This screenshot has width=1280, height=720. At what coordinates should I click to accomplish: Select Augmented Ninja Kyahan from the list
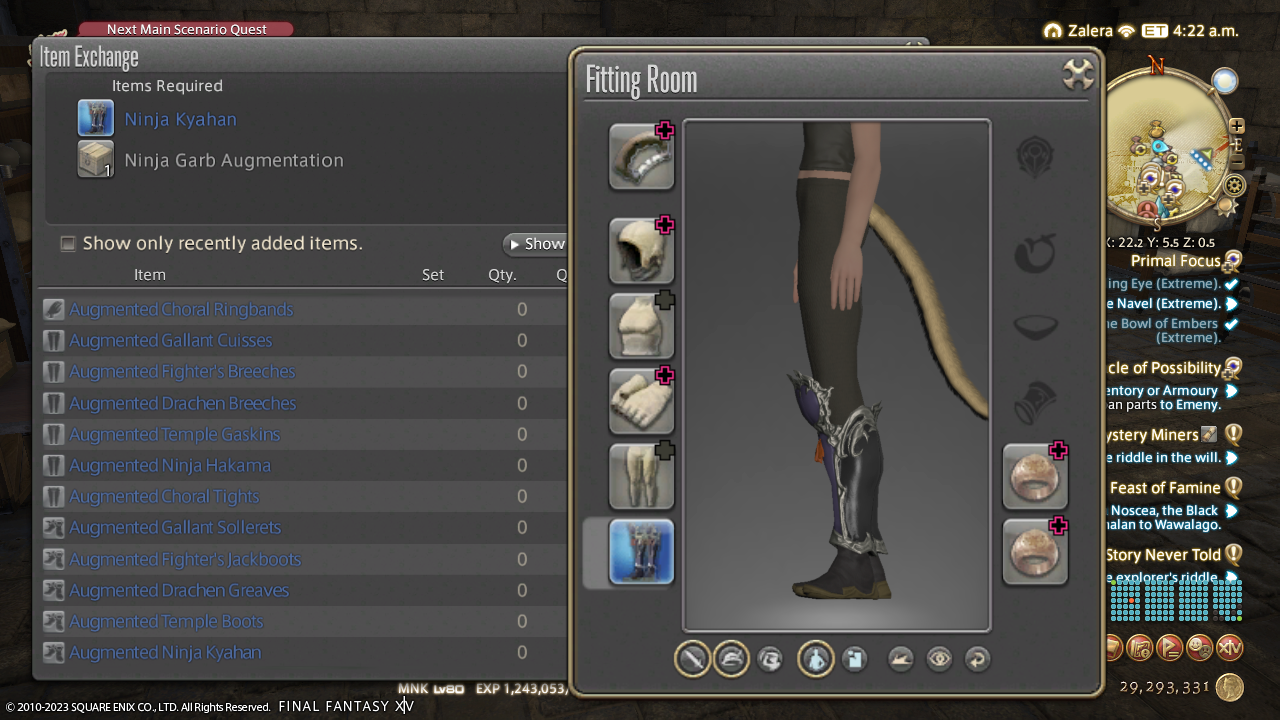tap(165, 653)
